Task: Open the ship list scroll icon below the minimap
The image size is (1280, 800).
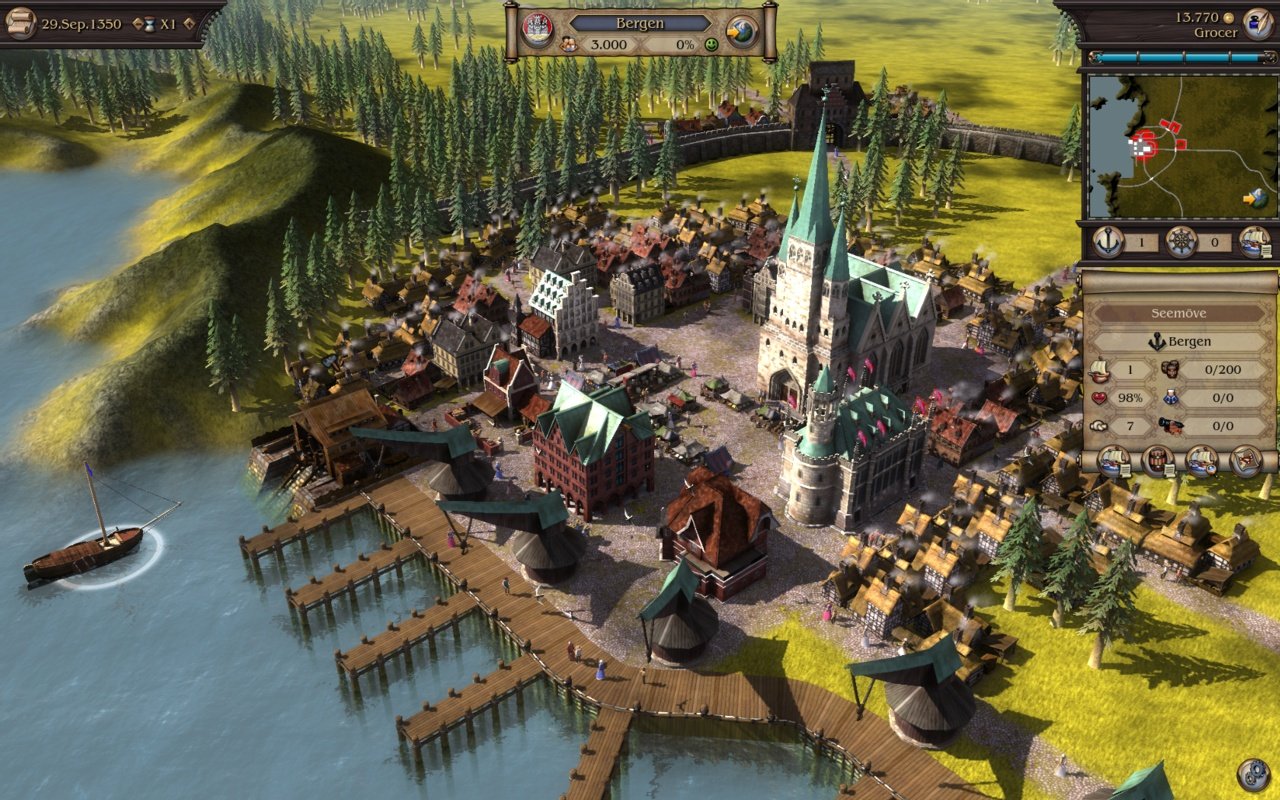Action: (x=1254, y=243)
